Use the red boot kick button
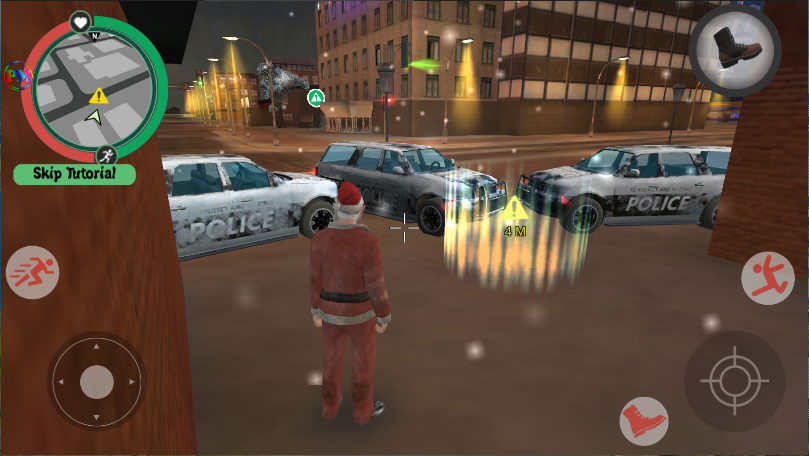Viewport: 809px width, 456px height. 642,419
